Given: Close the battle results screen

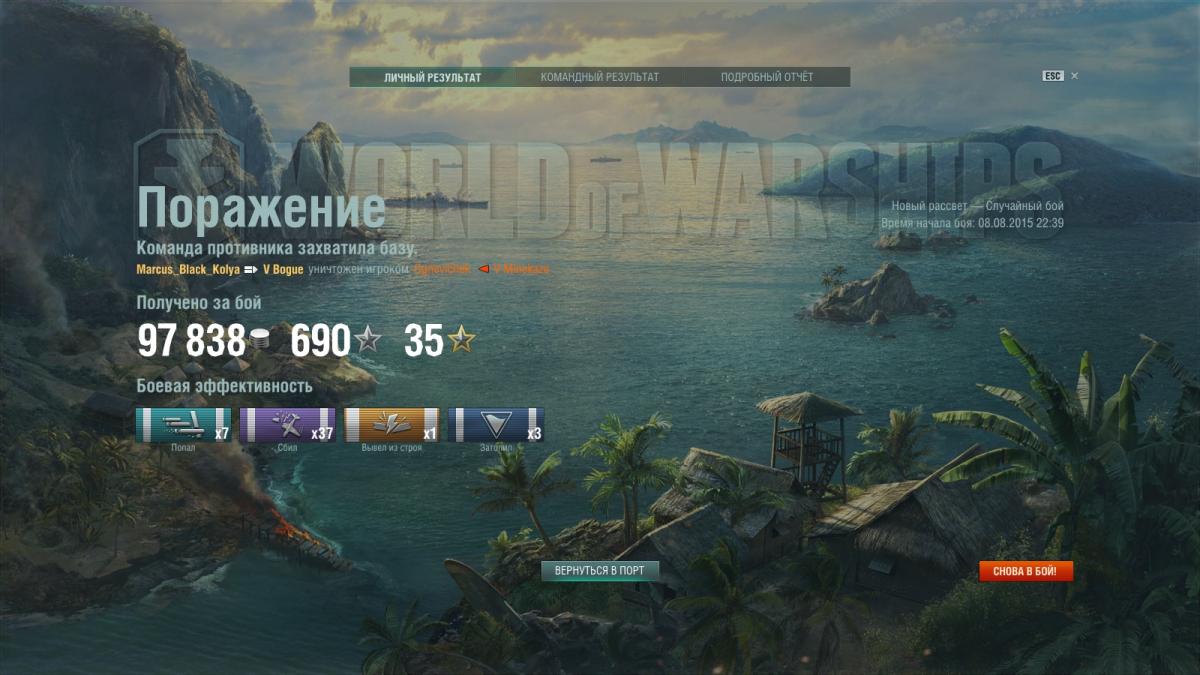Looking at the screenshot, I should pyautogui.click(x=1074, y=76).
